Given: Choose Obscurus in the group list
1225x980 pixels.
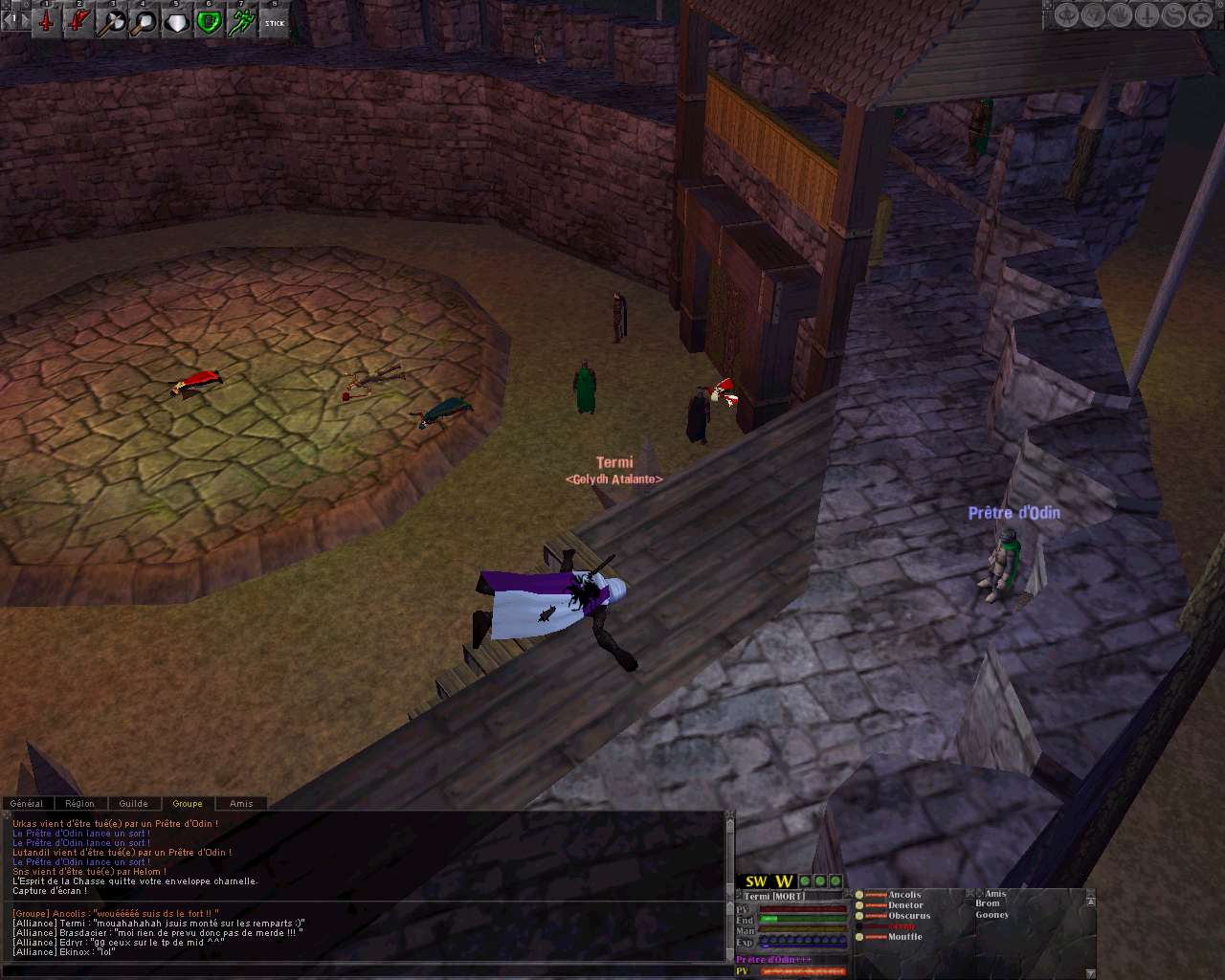Looking at the screenshot, I should [909, 916].
